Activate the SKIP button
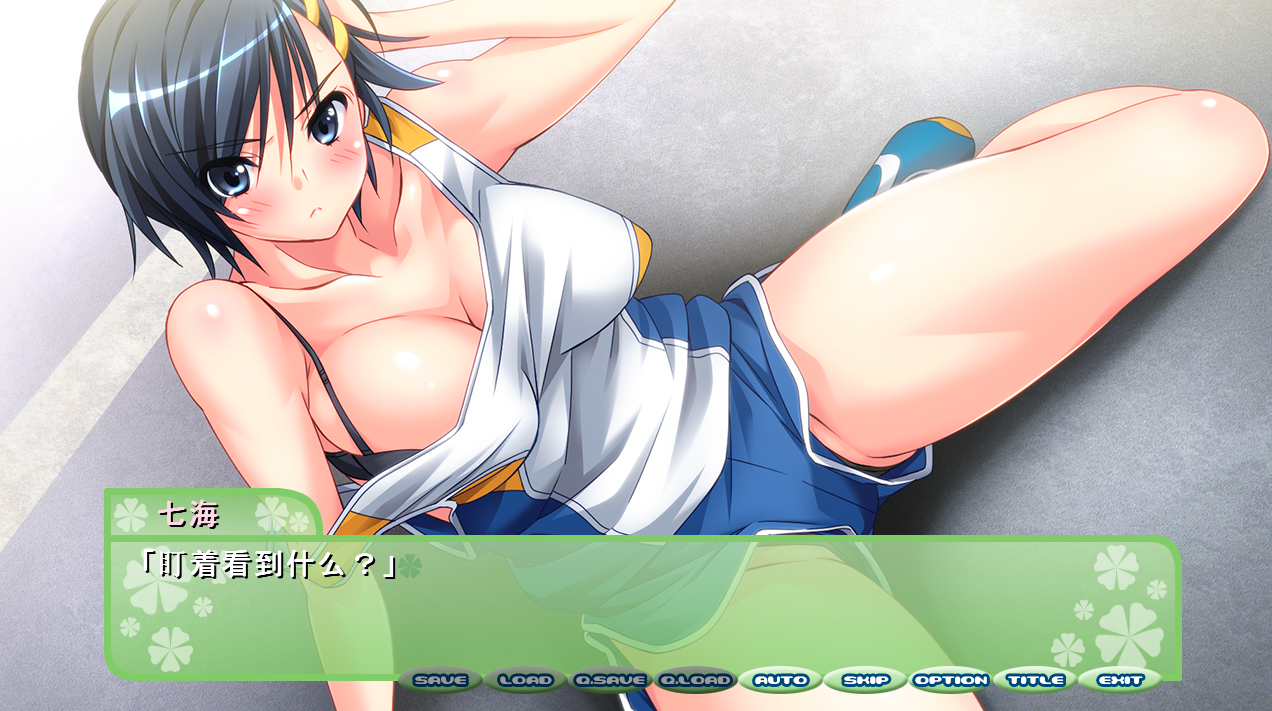The image size is (1272, 711). [866, 681]
